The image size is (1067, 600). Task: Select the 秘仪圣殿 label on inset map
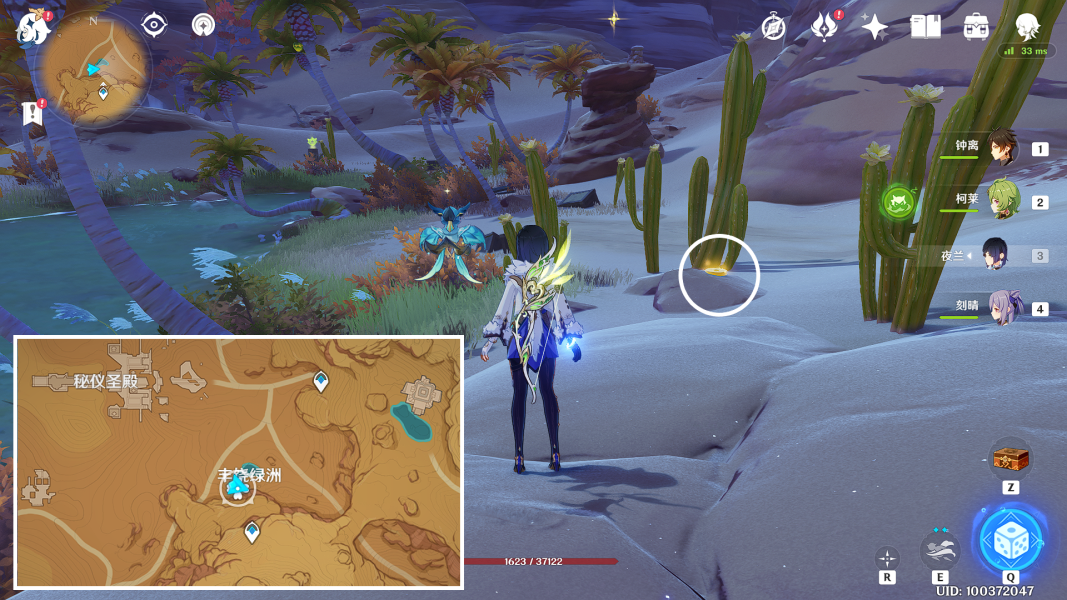[x=105, y=381]
